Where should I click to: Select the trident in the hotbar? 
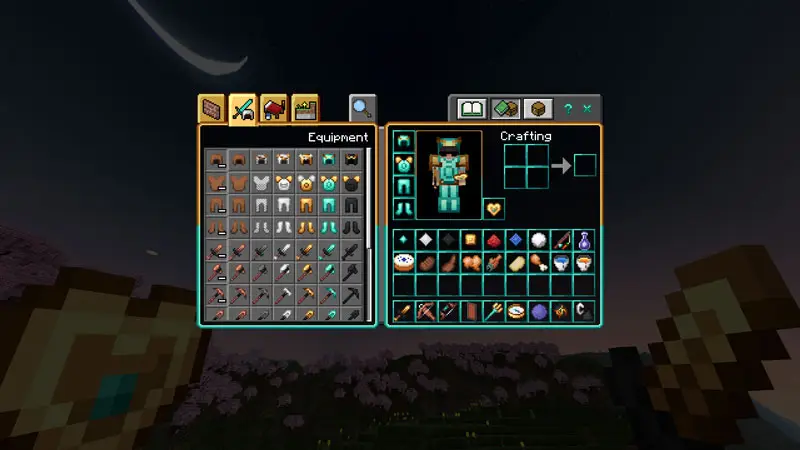point(494,311)
